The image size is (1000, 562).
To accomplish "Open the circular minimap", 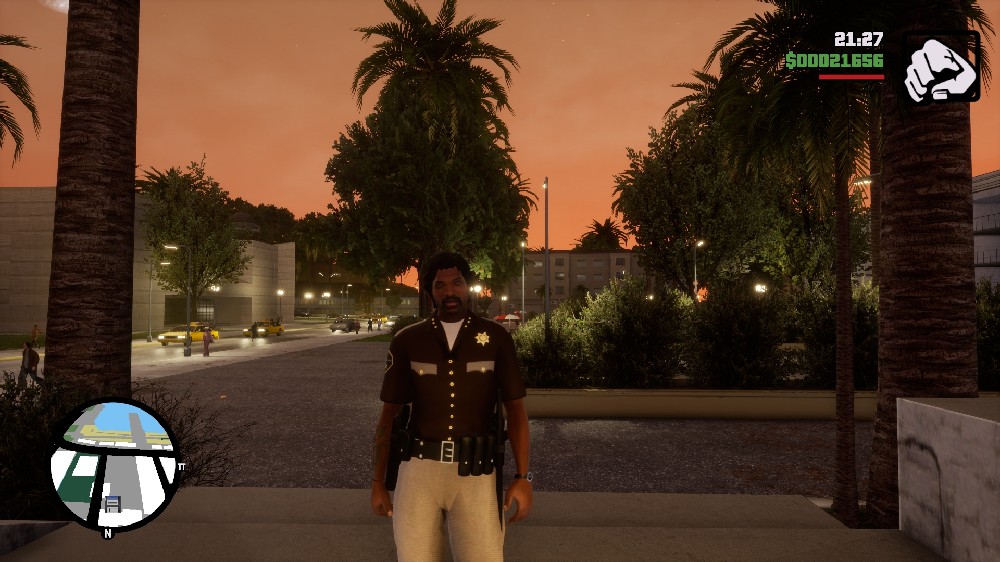I will pyautogui.click(x=114, y=464).
